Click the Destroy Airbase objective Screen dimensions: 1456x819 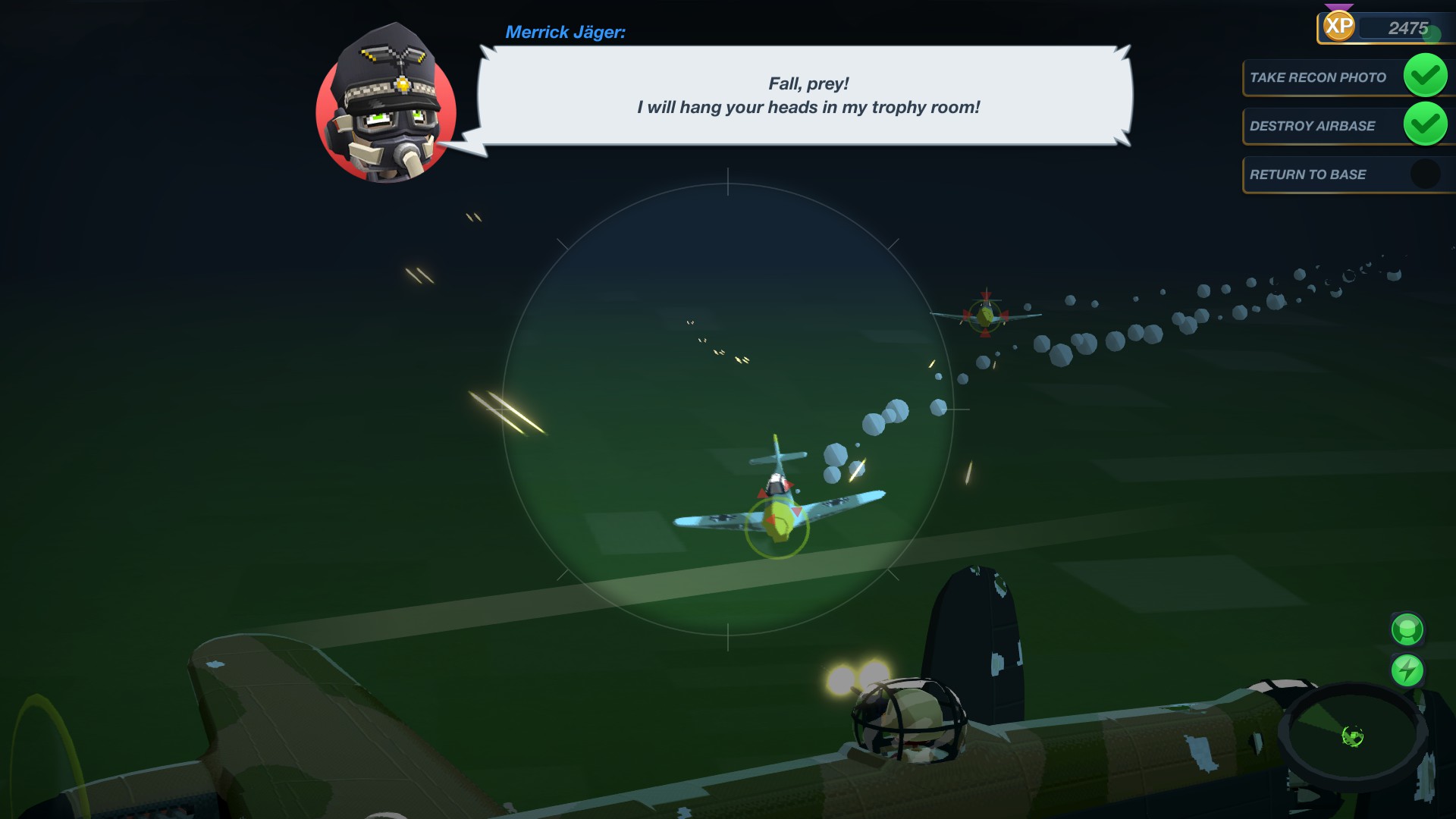(1313, 126)
